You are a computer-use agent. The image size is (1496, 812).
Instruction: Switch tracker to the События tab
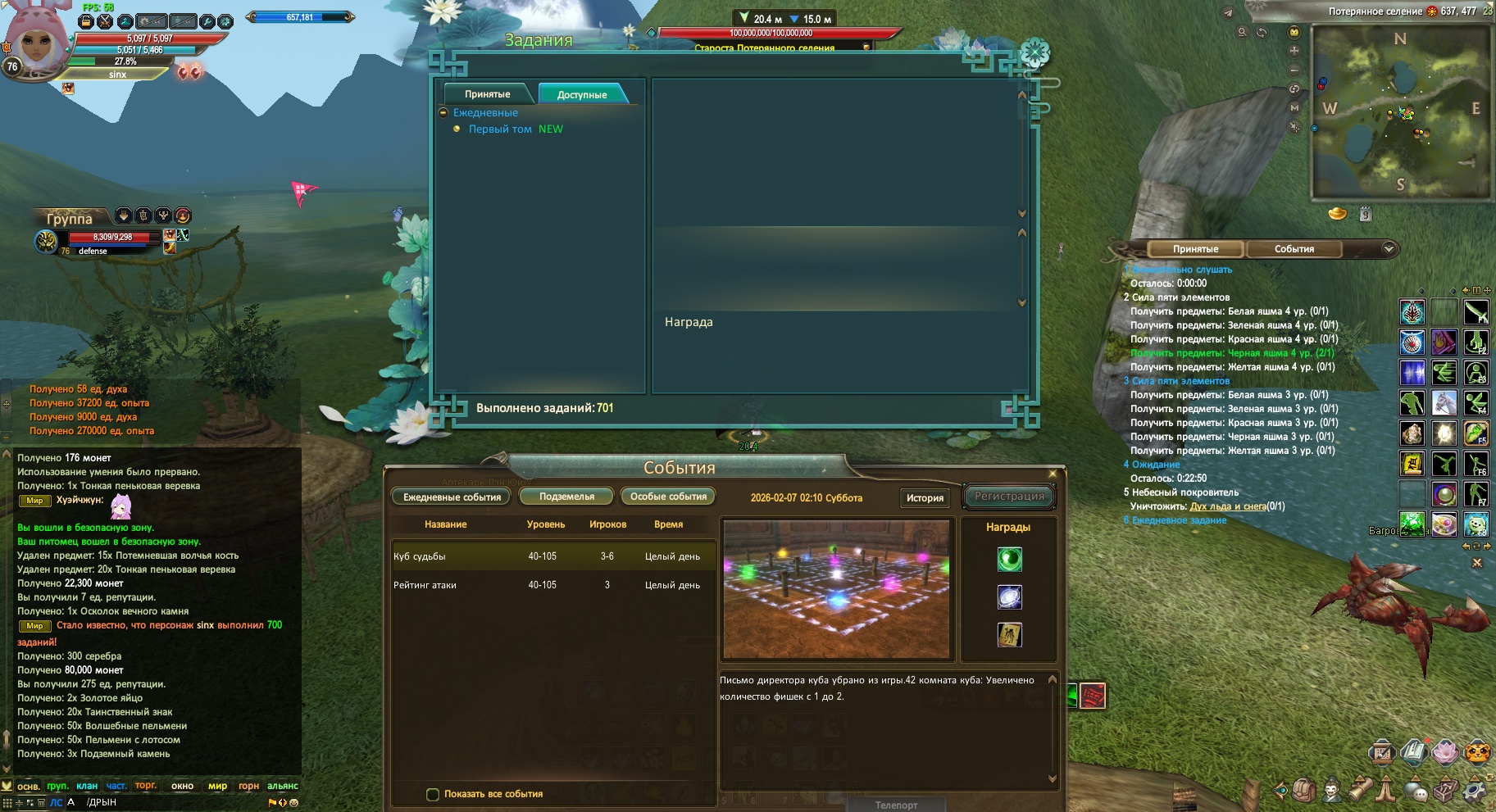pyautogui.click(x=1294, y=249)
